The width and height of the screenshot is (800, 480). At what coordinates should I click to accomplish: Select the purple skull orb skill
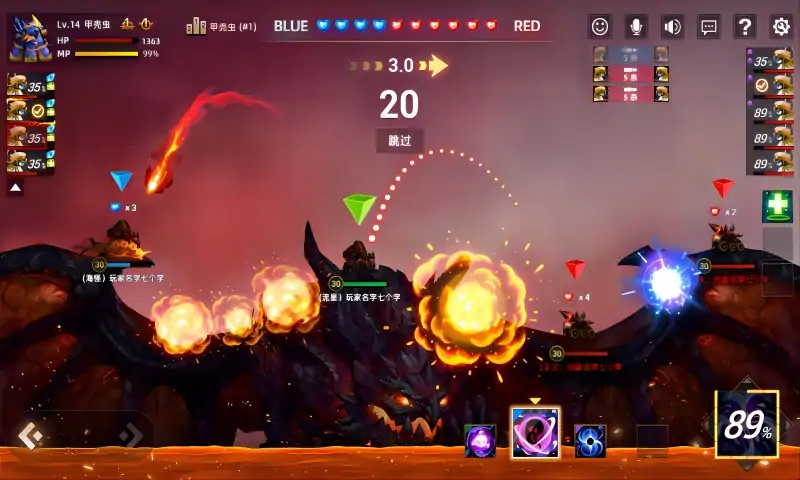coord(480,440)
